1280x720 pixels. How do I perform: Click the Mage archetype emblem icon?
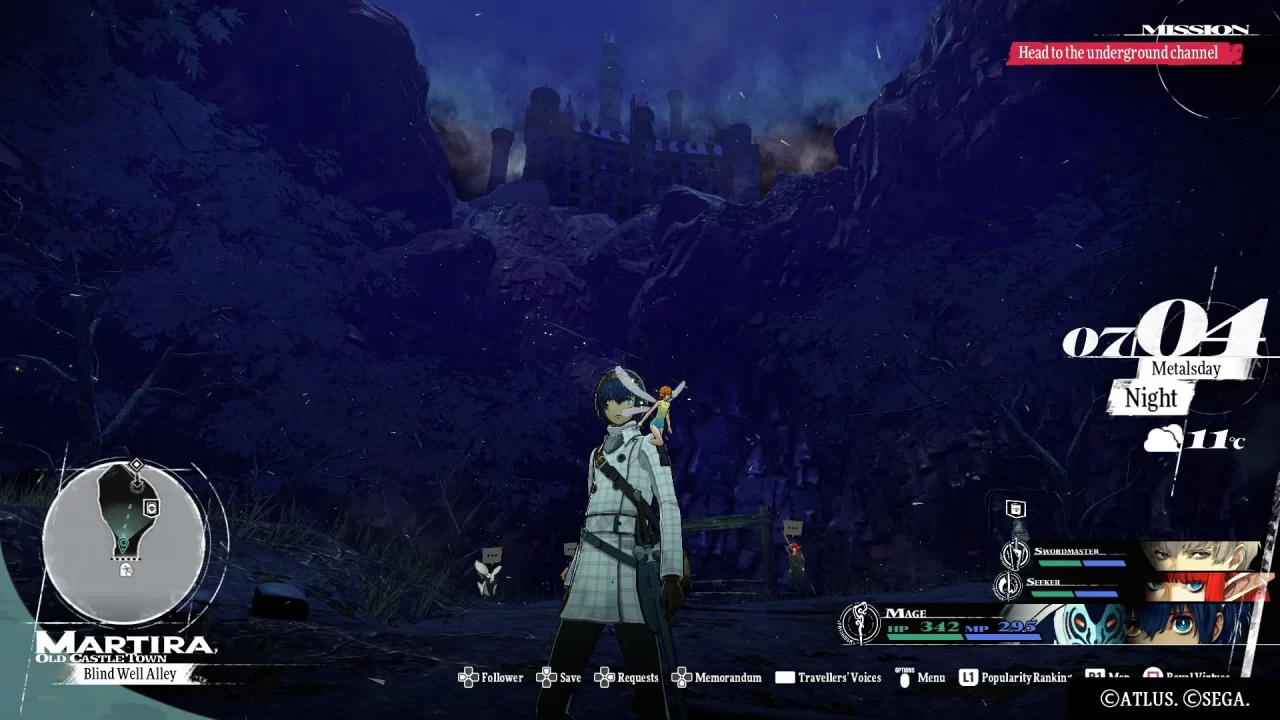coord(859,623)
